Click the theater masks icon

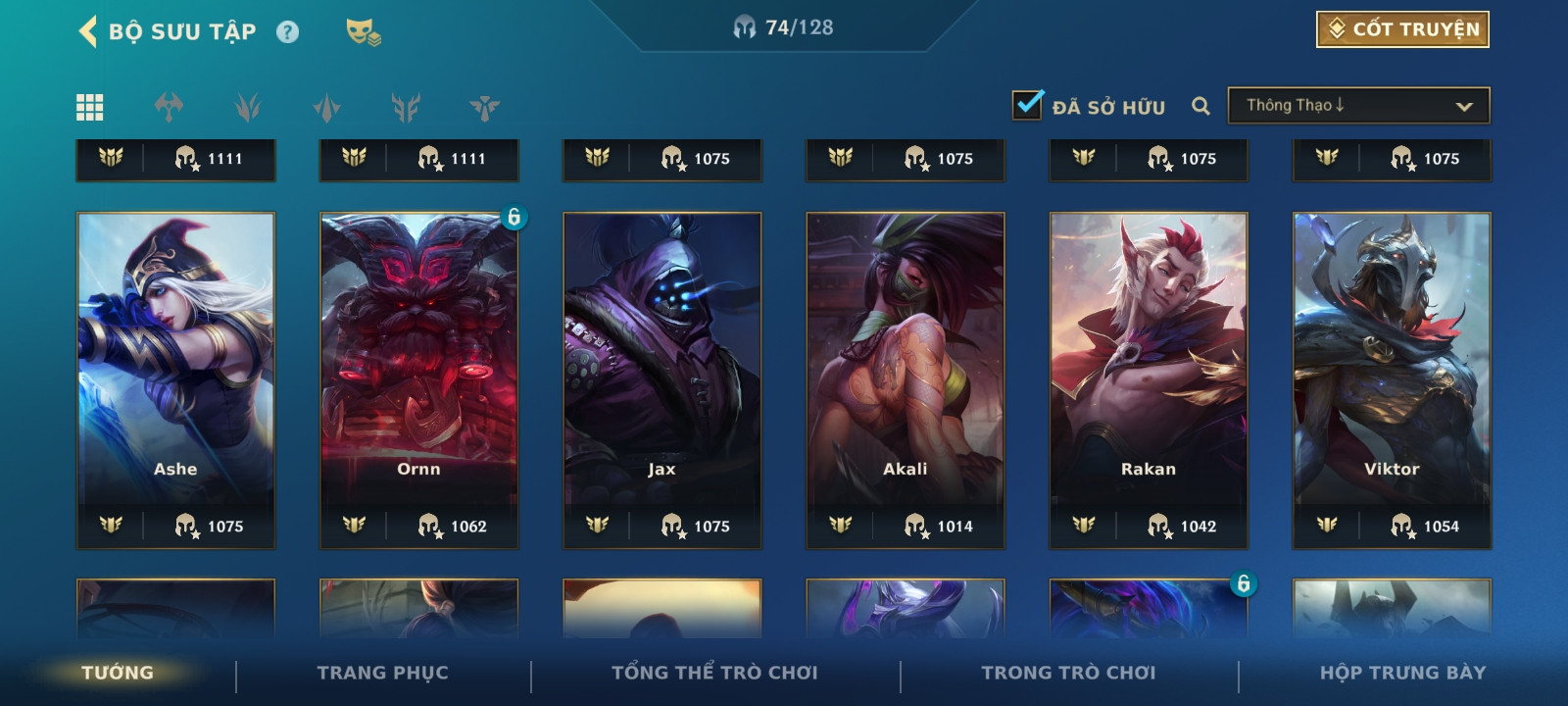363,32
